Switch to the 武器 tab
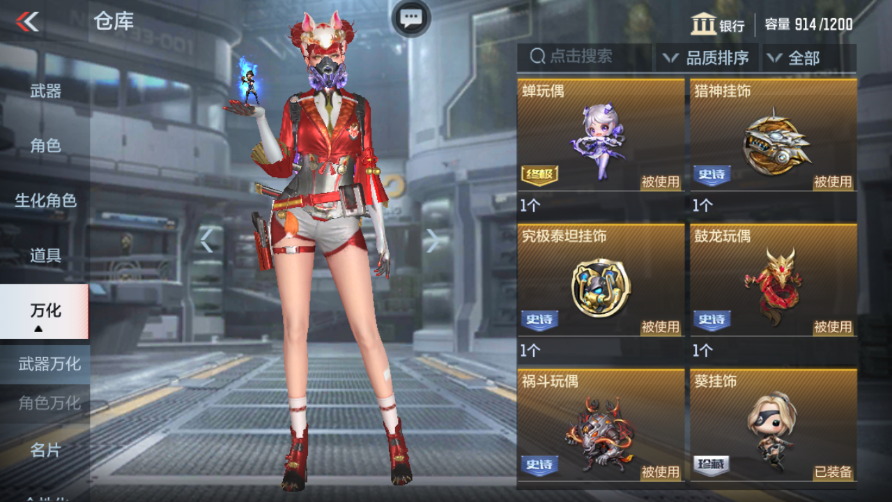892x502 pixels. [x=45, y=91]
